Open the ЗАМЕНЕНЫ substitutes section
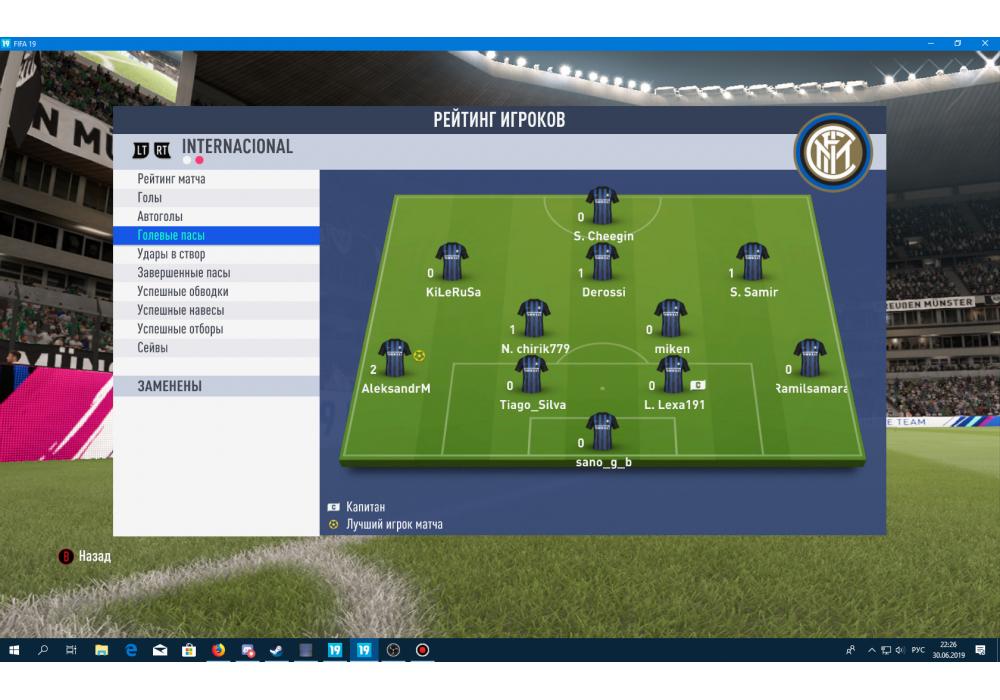1000x700 pixels. [170, 386]
